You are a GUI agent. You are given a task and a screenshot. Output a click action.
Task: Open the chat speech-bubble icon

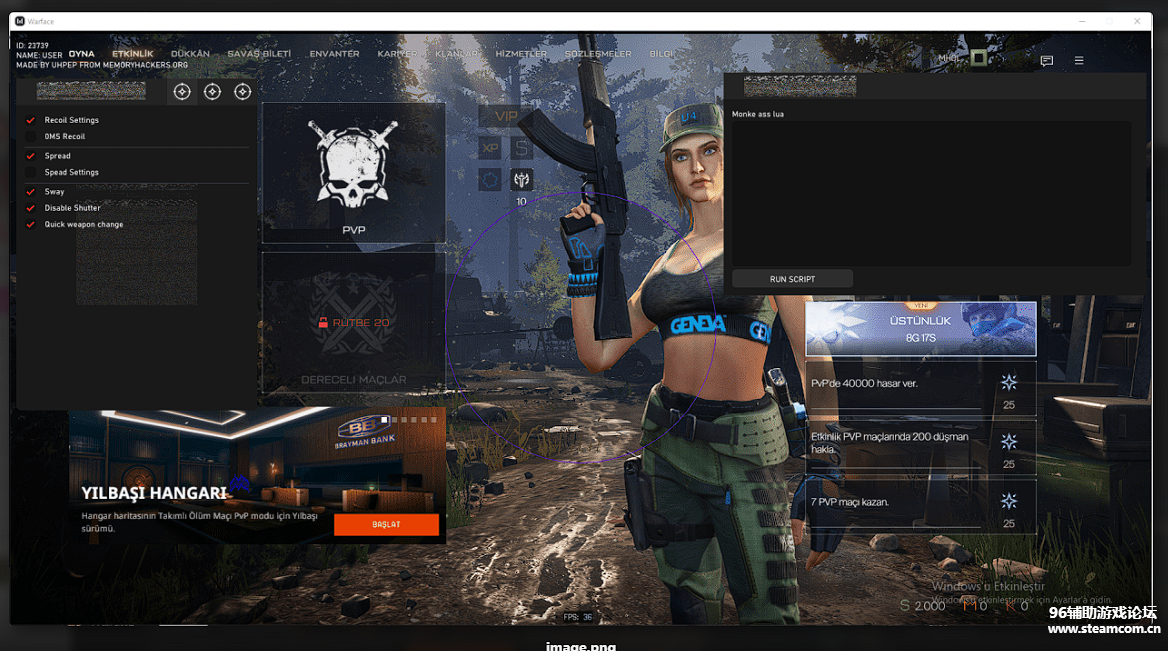[1046, 61]
